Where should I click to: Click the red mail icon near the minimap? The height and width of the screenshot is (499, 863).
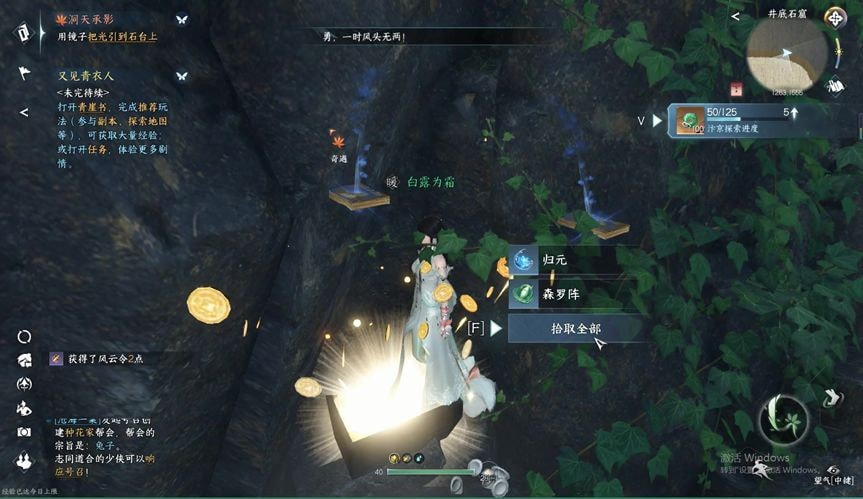[x=736, y=88]
